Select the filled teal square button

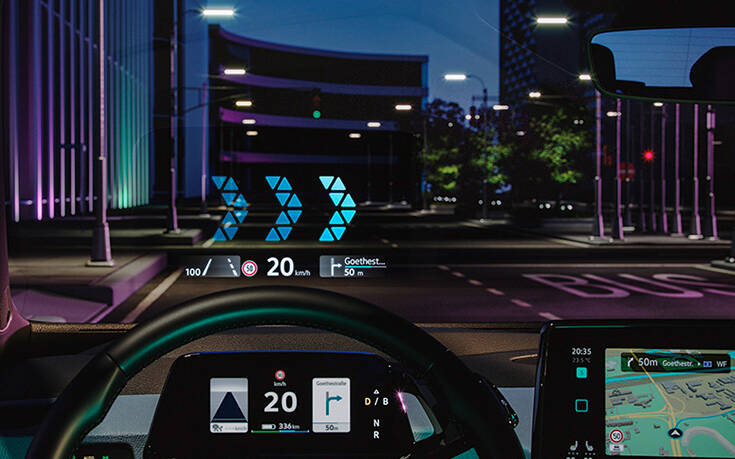pyautogui.click(x=581, y=372)
